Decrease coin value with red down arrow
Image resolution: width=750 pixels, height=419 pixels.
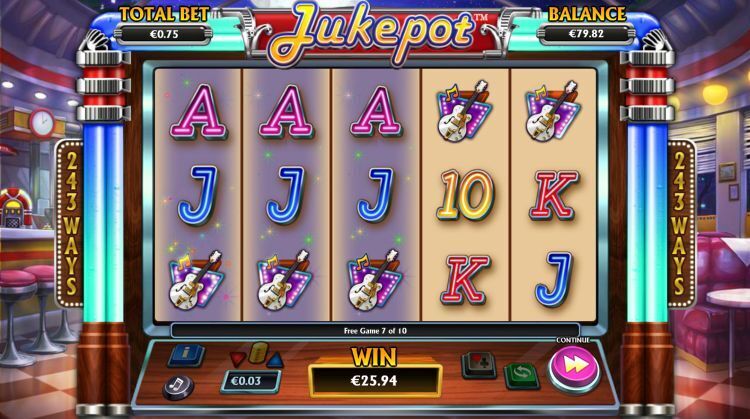[x=237, y=358]
